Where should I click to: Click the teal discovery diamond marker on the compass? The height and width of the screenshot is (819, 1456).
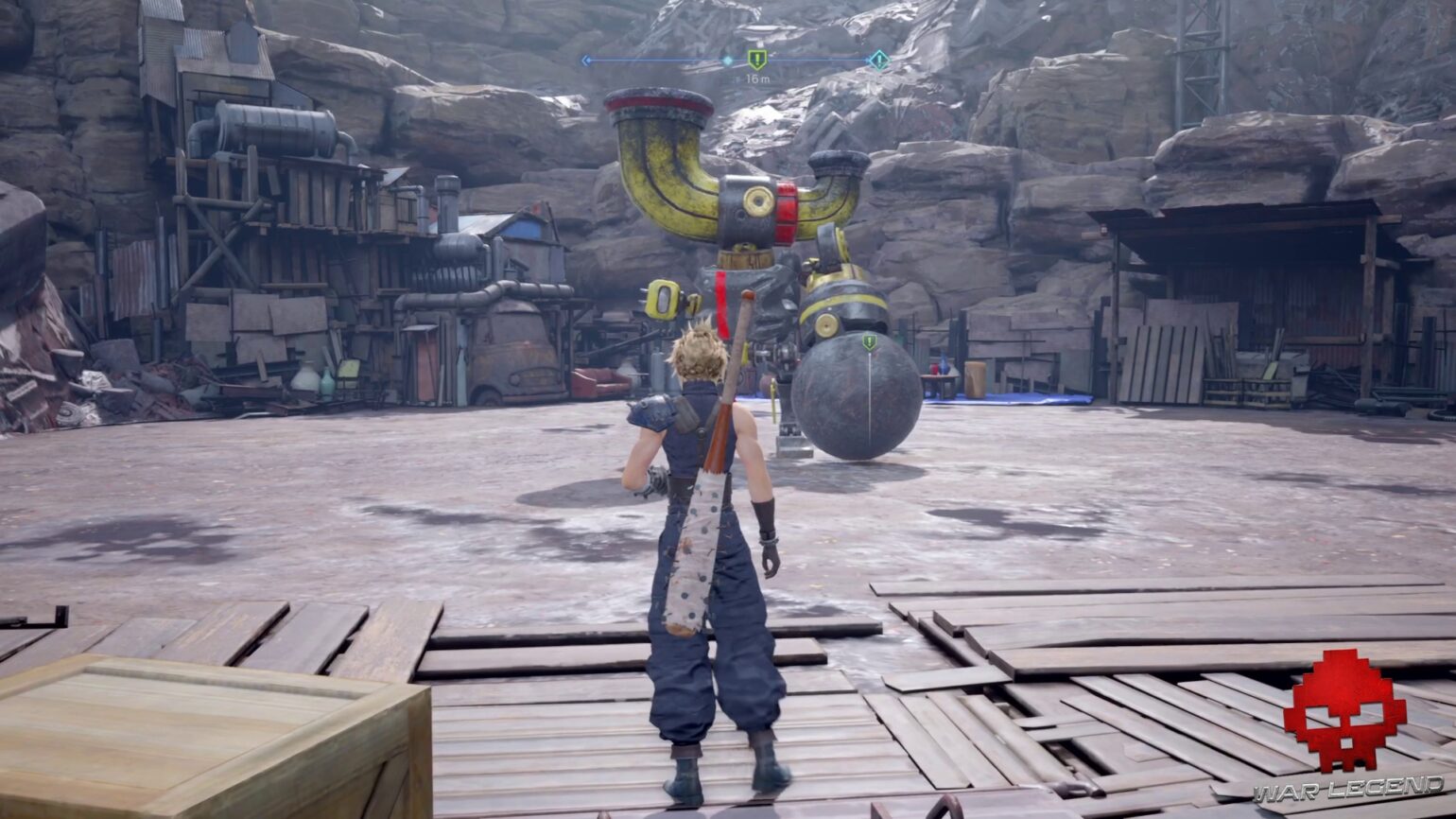pos(880,59)
